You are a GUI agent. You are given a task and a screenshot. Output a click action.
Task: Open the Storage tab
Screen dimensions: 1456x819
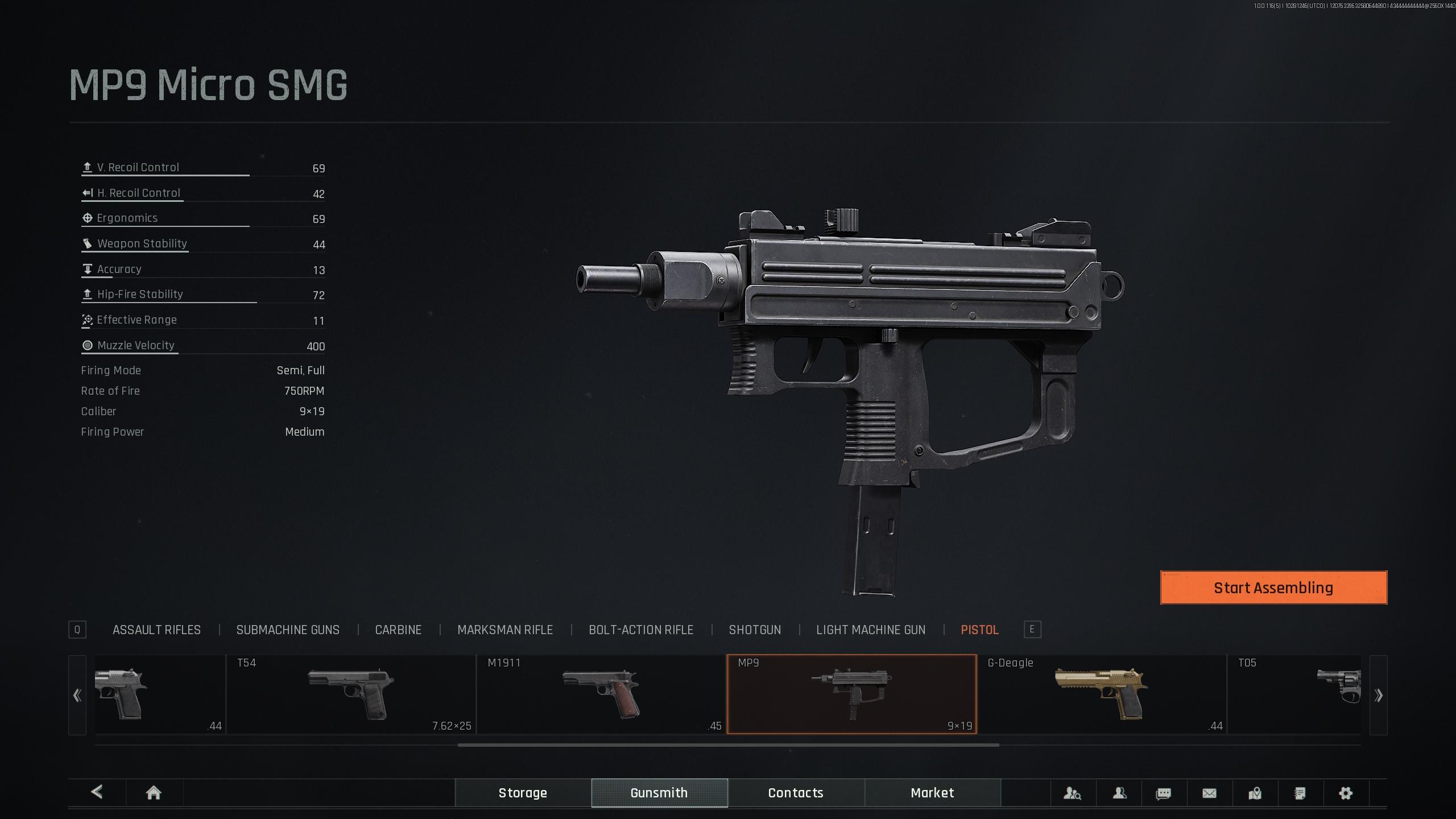coord(523,793)
